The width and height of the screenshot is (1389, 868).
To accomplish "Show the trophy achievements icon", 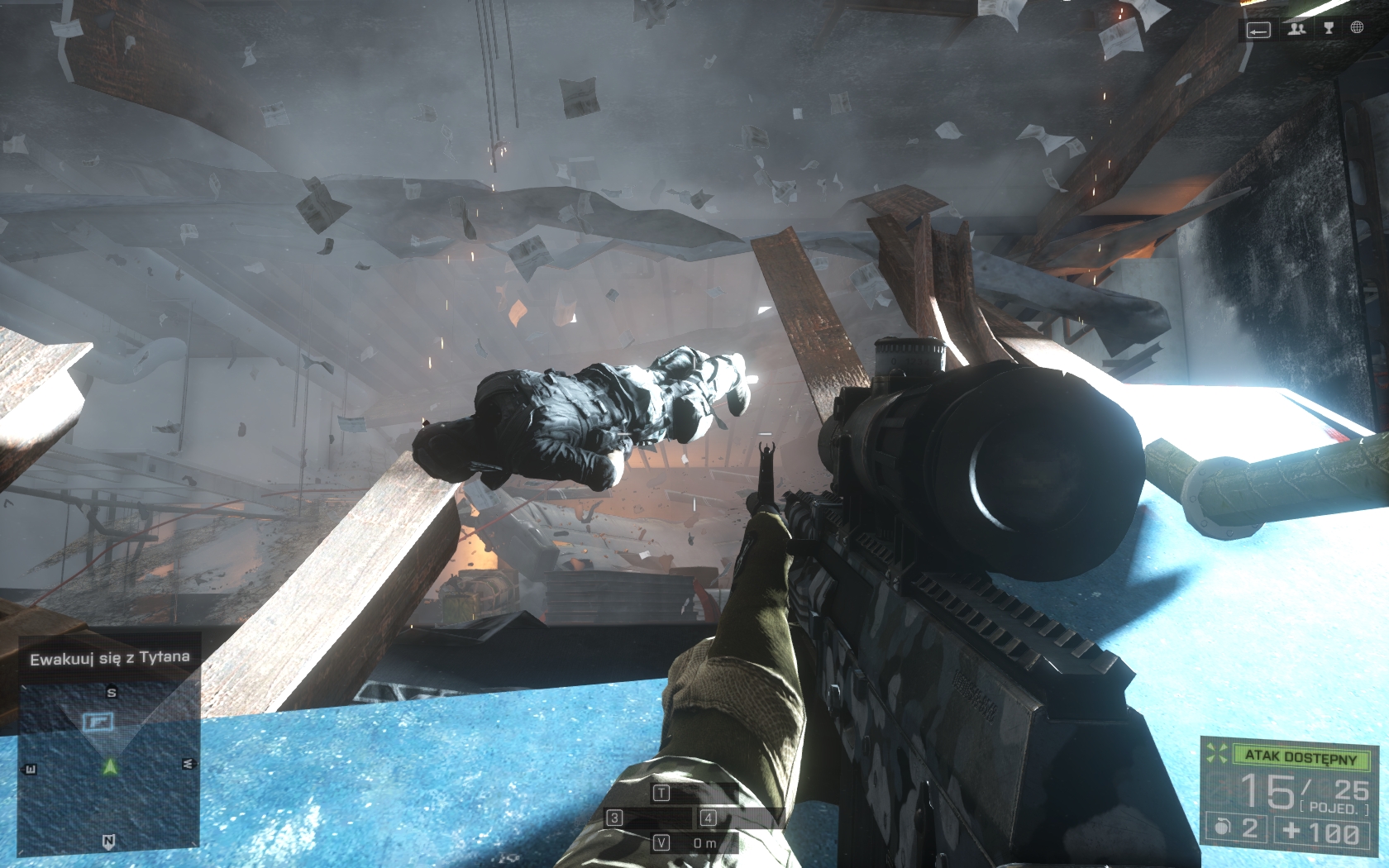I will tap(1329, 29).
